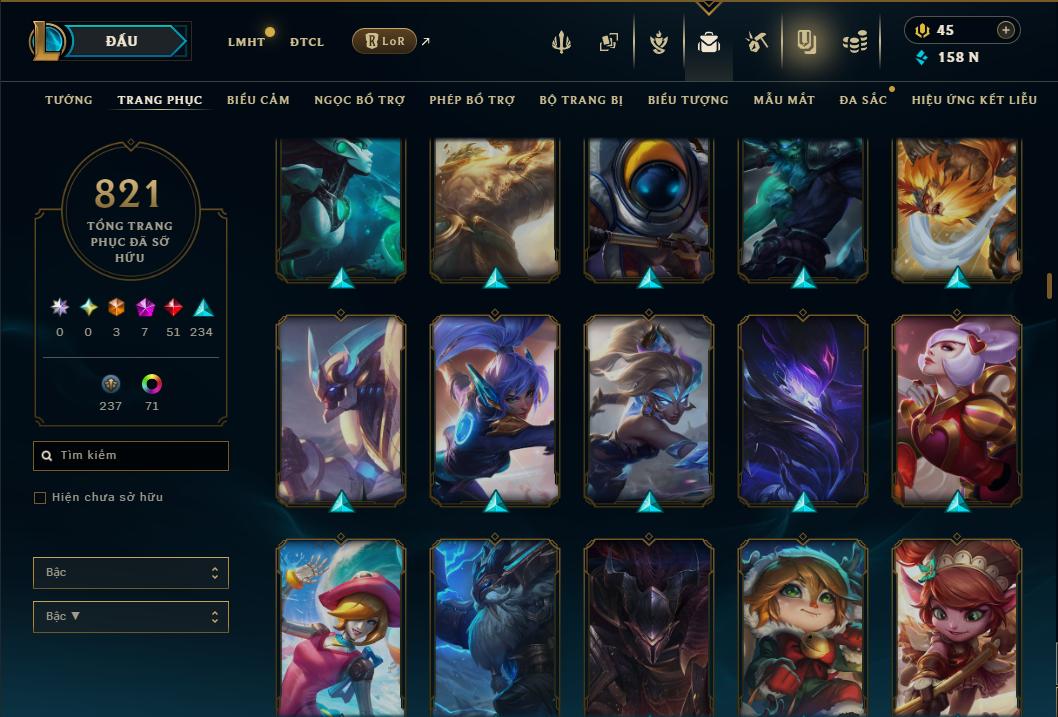Open the LMHT game tab

click(x=246, y=42)
